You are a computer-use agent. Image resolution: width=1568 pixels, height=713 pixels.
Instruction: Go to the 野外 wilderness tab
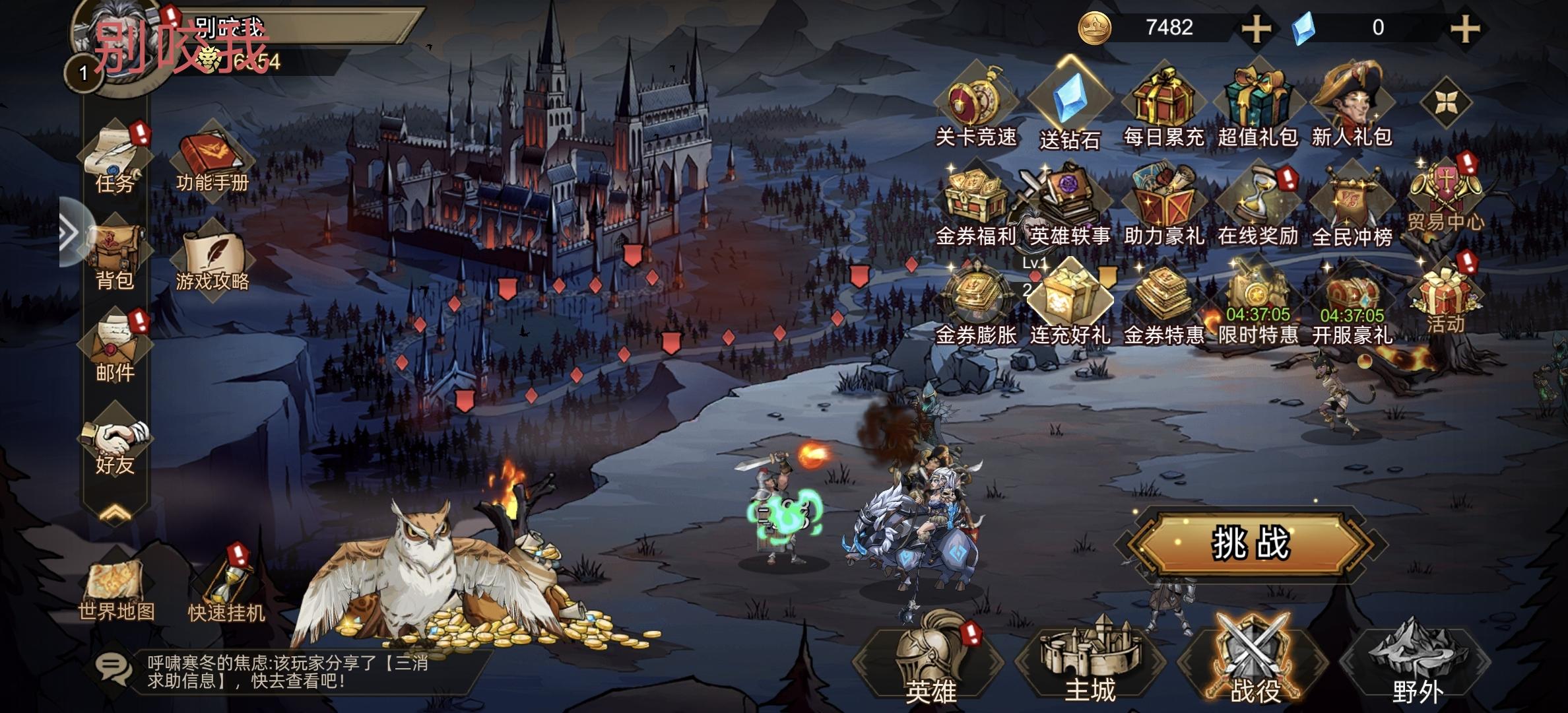pos(1417,660)
